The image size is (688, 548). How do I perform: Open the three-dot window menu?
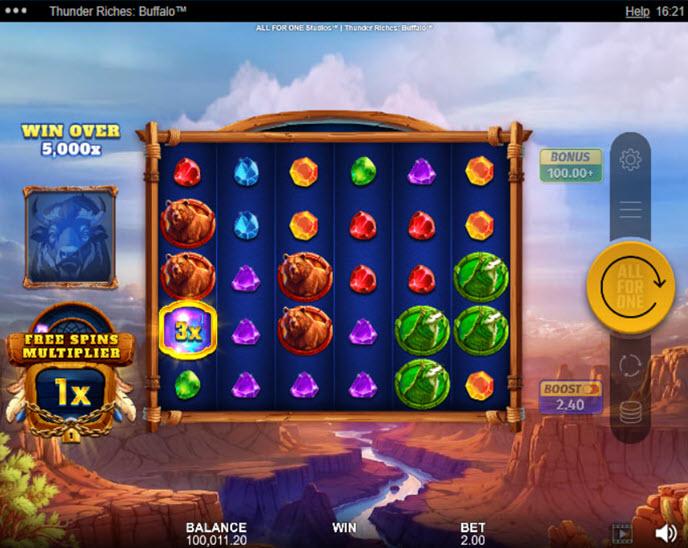point(17,11)
